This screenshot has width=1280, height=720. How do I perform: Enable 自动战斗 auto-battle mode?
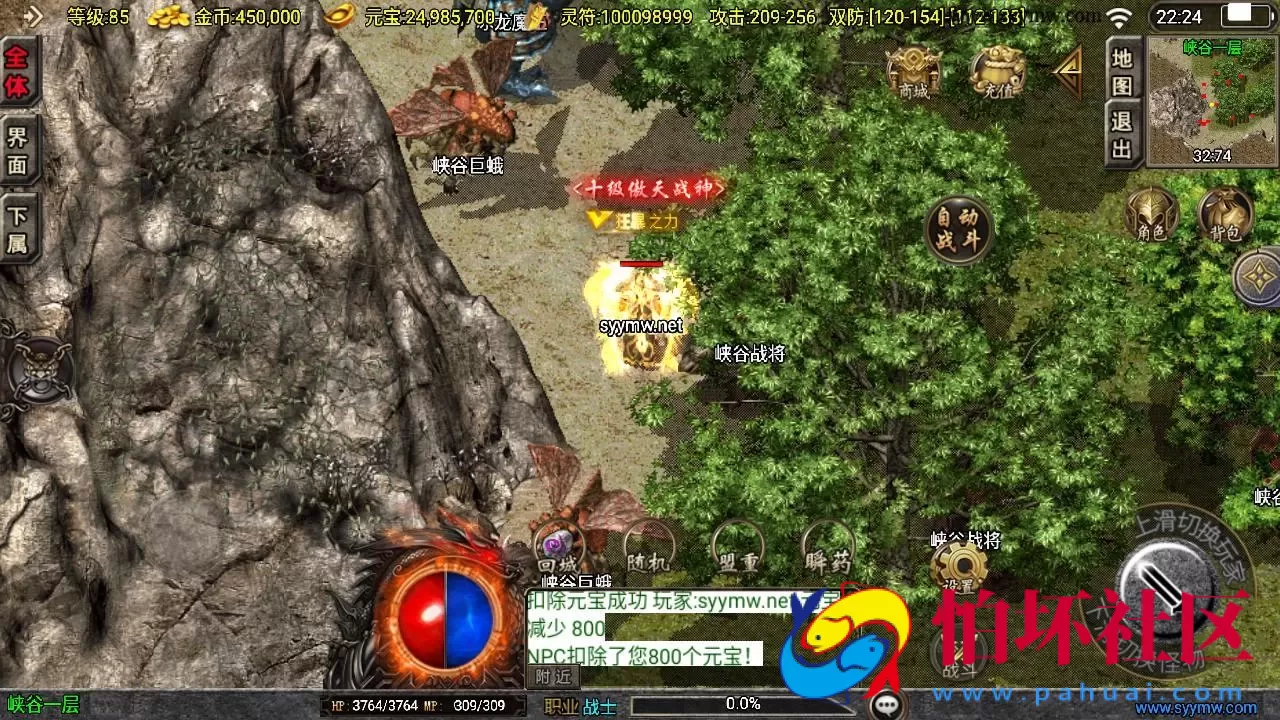958,228
